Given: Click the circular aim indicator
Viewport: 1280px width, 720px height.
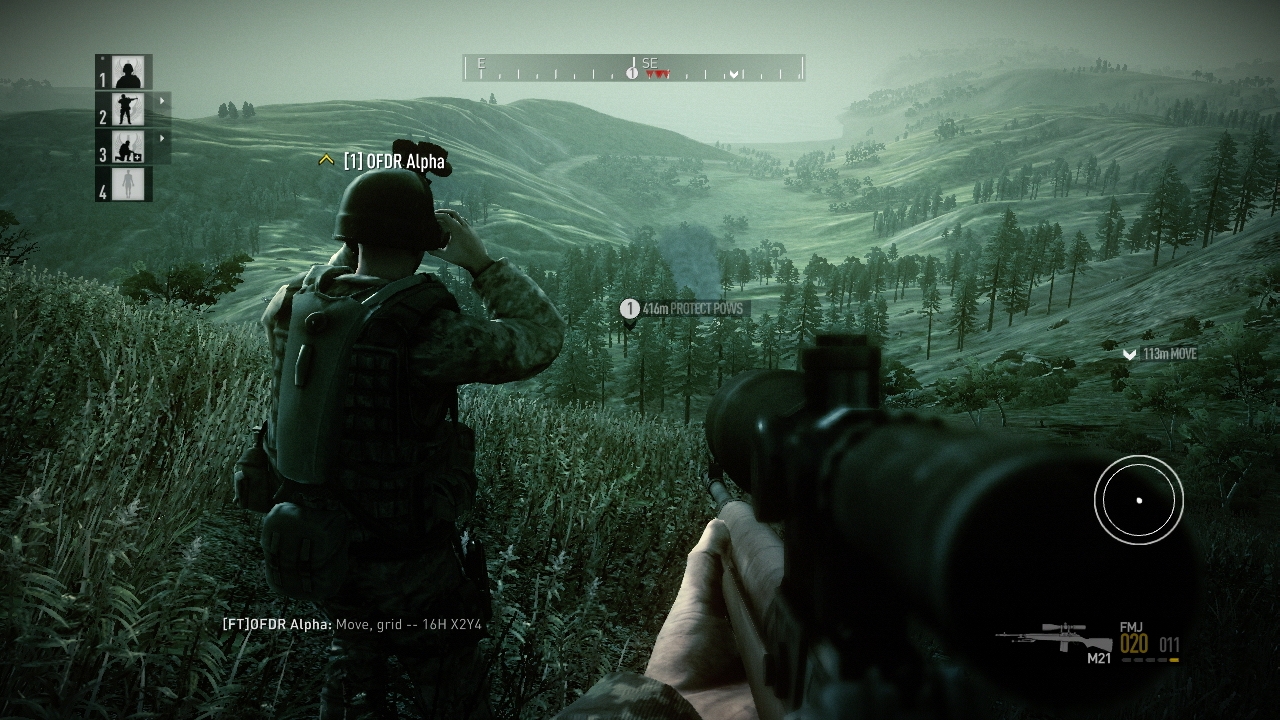Looking at the screenshot, I should (1138, 500).
